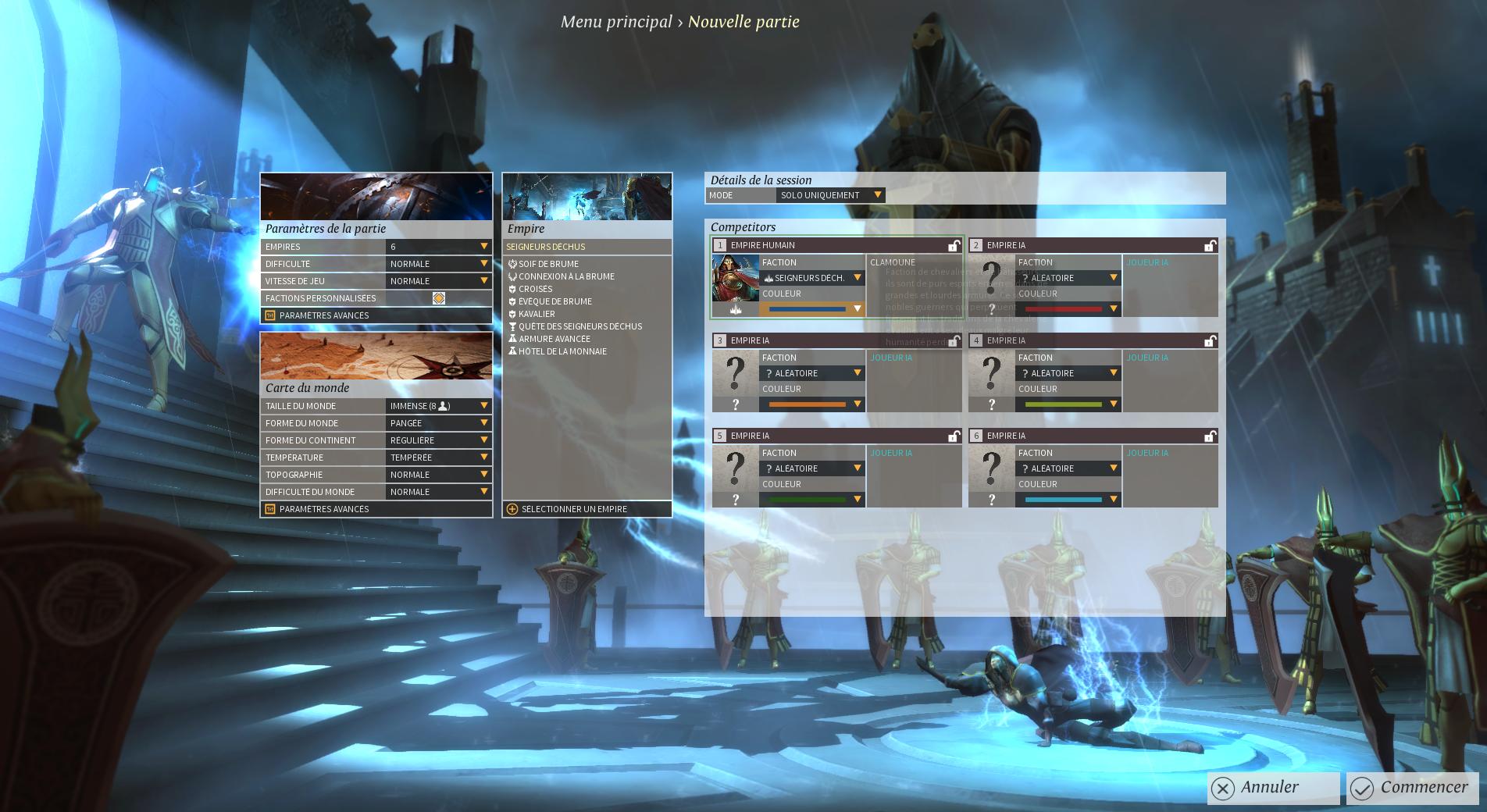This screenshot has width=1487, height=812.
Task: Go back to Menu Principal via the breadcrumb
Action: (x=615, y=21)
